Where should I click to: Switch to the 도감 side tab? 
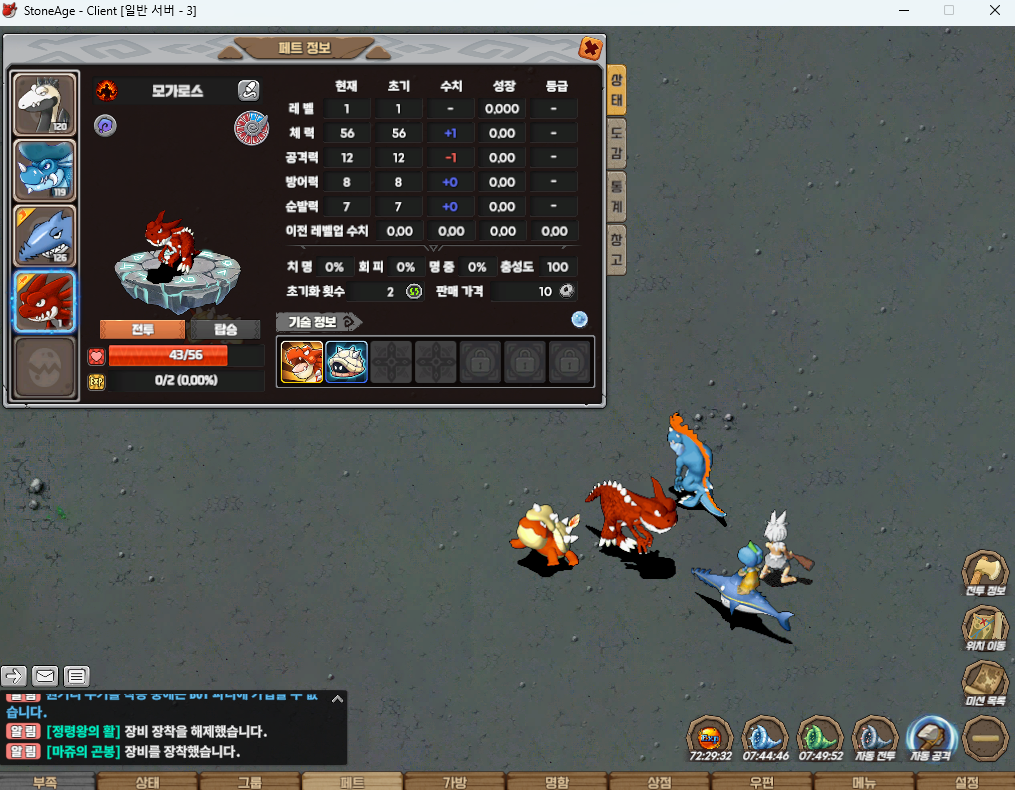[617, 143]
